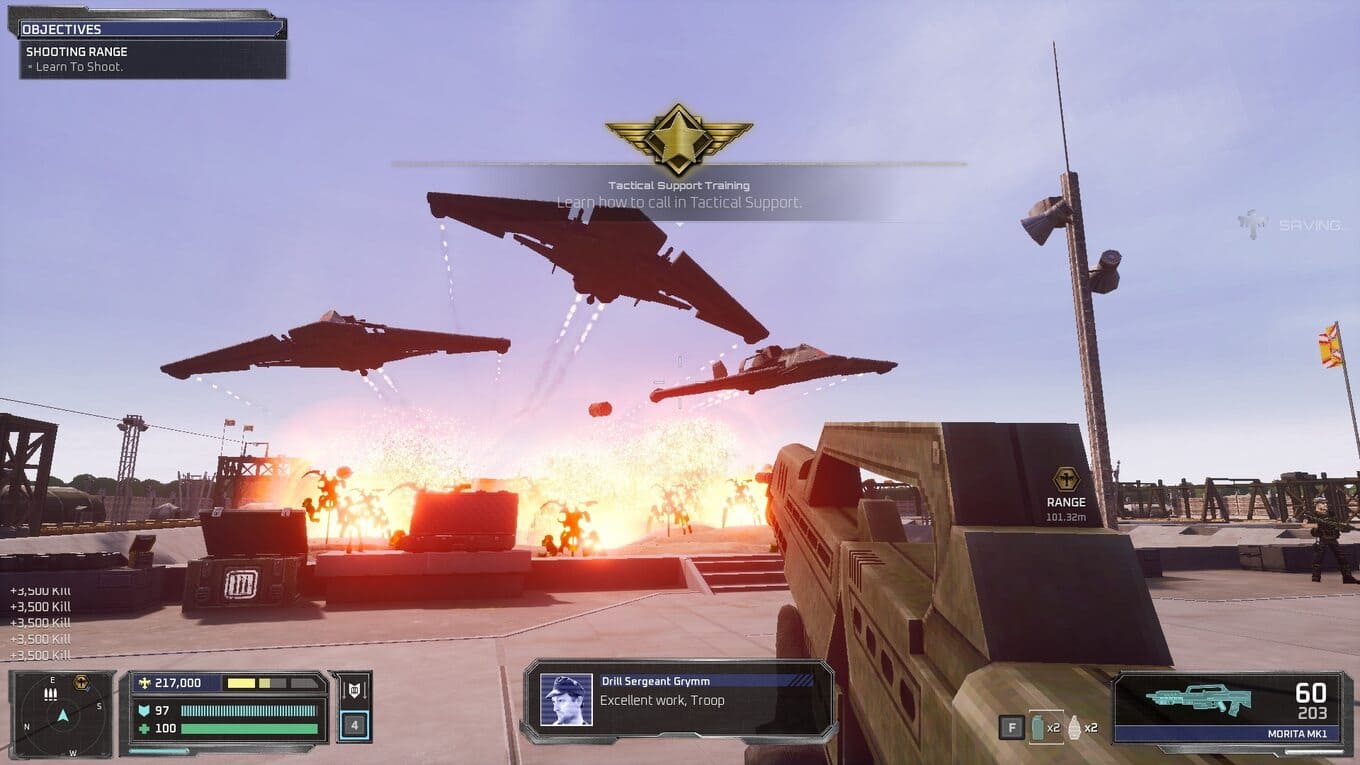Activate the ability slot showing 4

coord(354,726)
